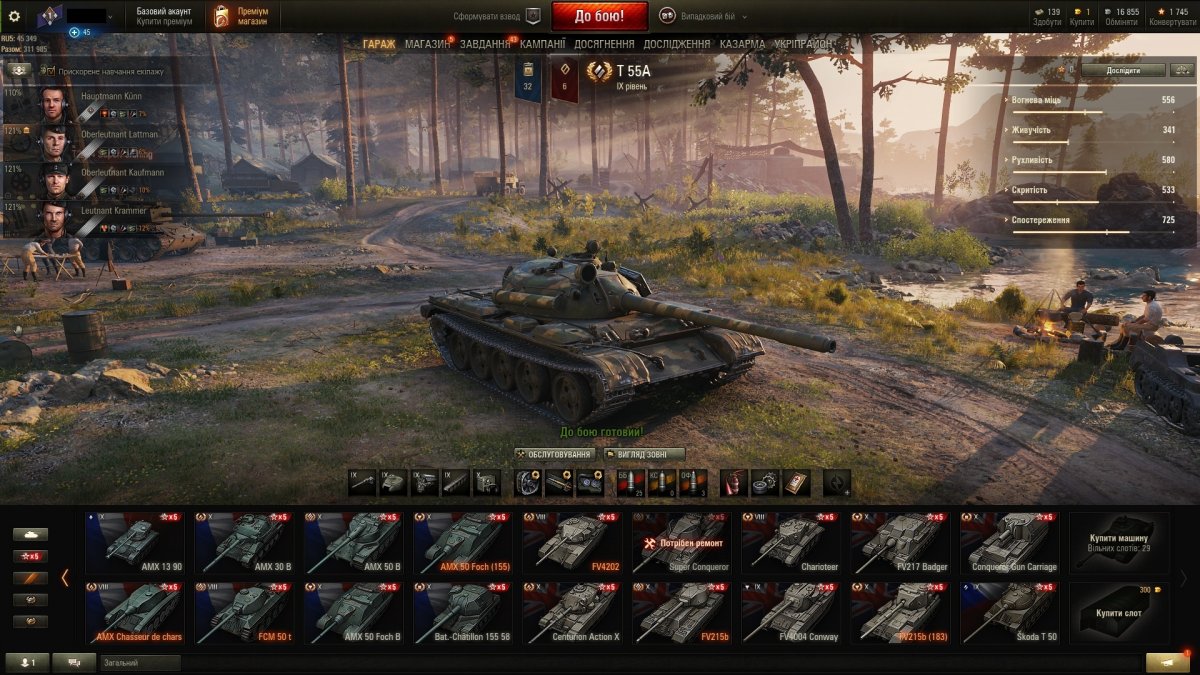This screenshot has height=675, width=1200.
Task: Open the settings gear icon
Action: point(14,16)
